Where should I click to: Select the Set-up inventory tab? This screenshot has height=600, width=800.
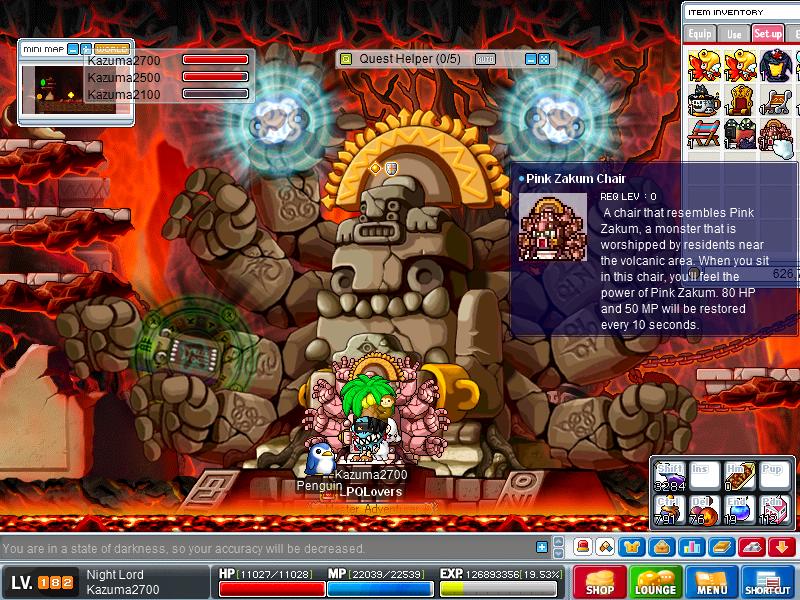(768, 34)
